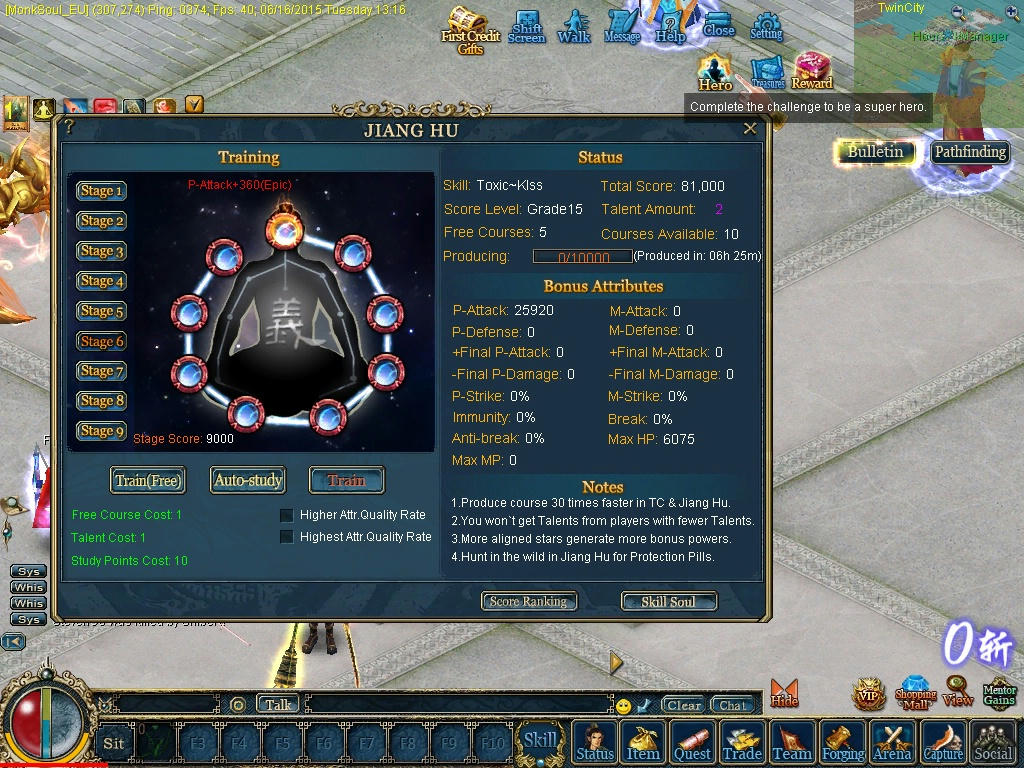This screenshot has height=768, width=1024.
Task: Open Stage 9 training
Action: [101, 431]
